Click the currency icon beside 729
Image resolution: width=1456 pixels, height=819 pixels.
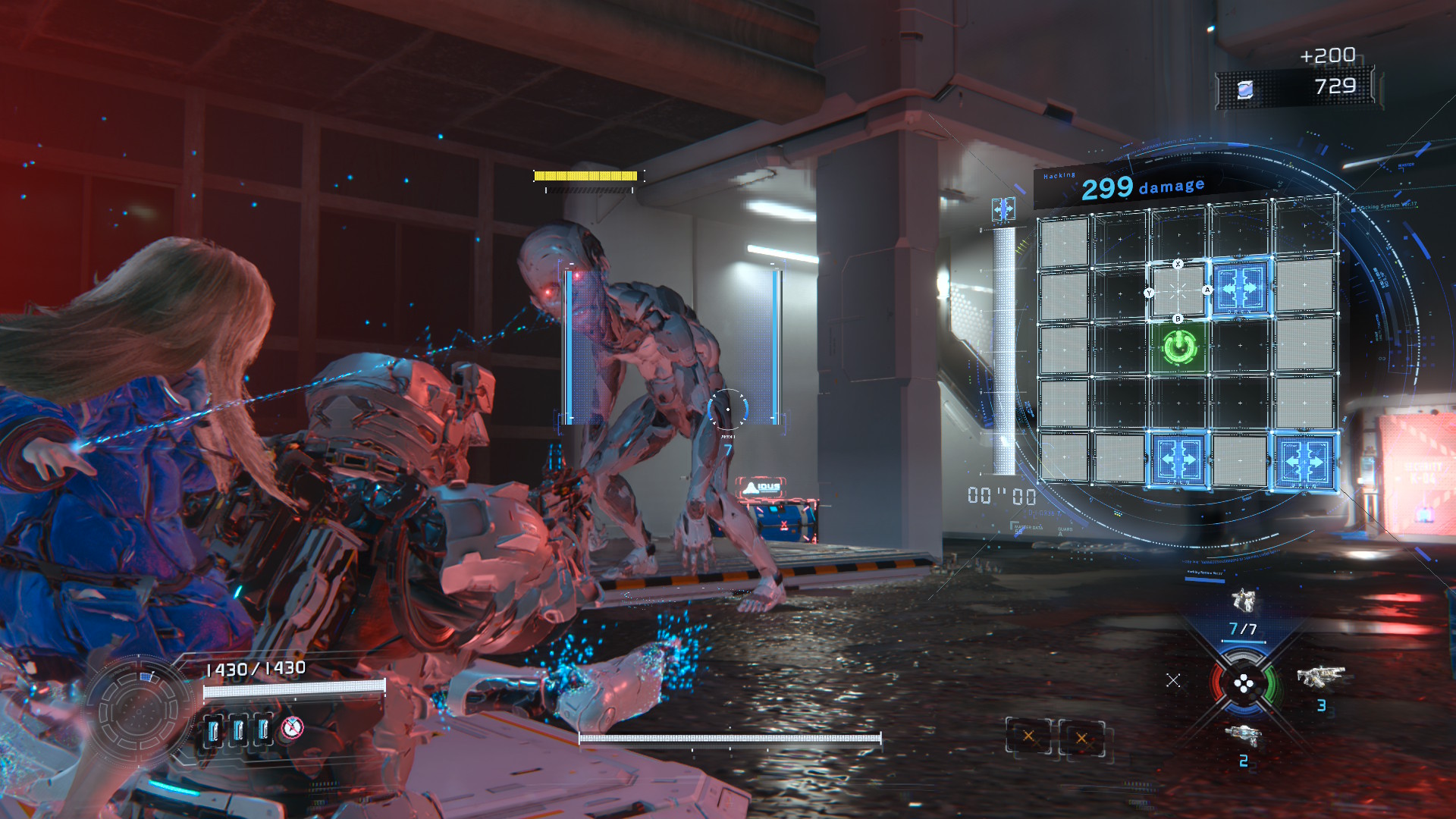[x=1244, y=89]
